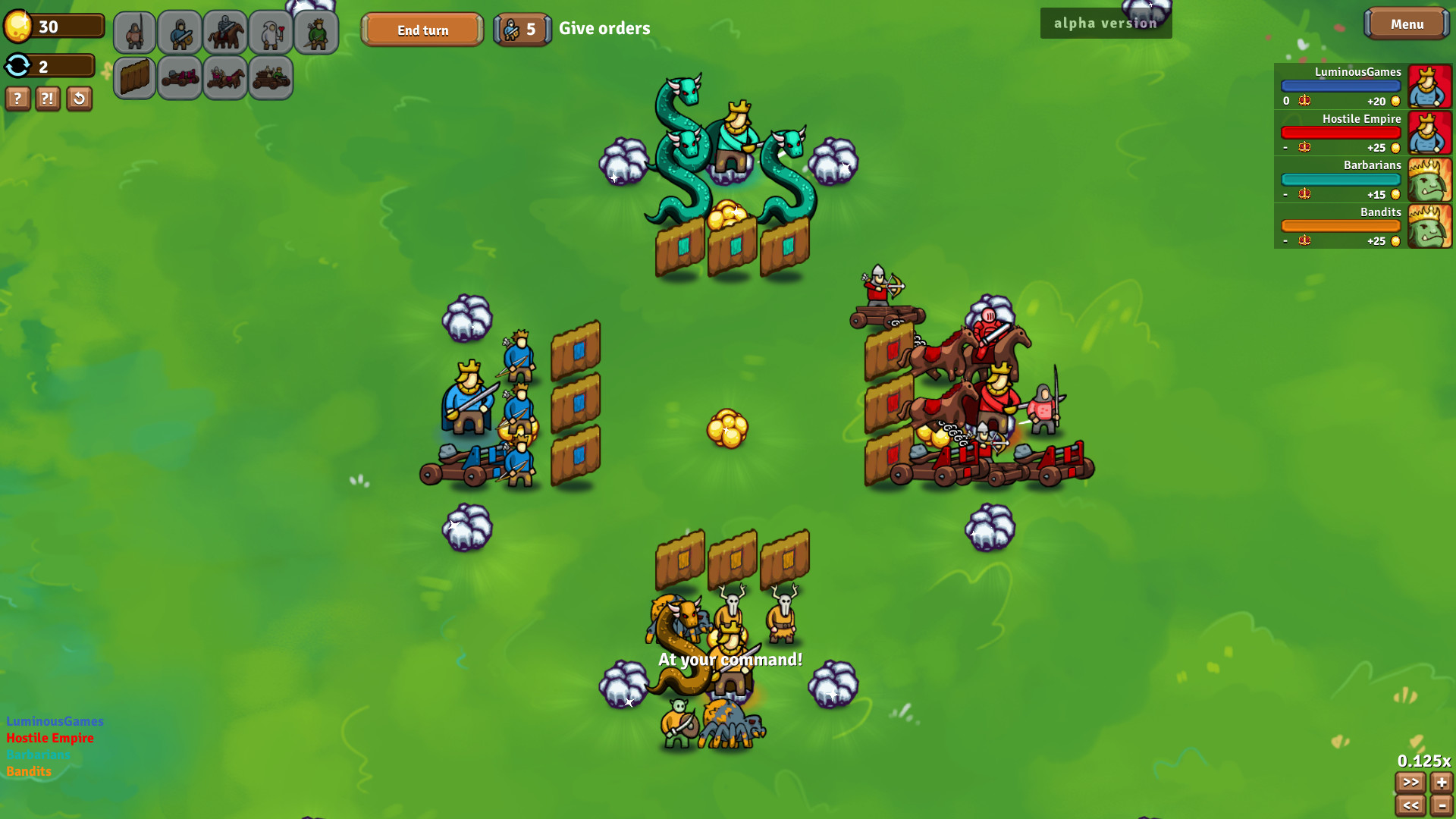The width and height of the screenshot is (1456, 819).
Task: Select the swordsman unit icon
Action: (180, 32)
